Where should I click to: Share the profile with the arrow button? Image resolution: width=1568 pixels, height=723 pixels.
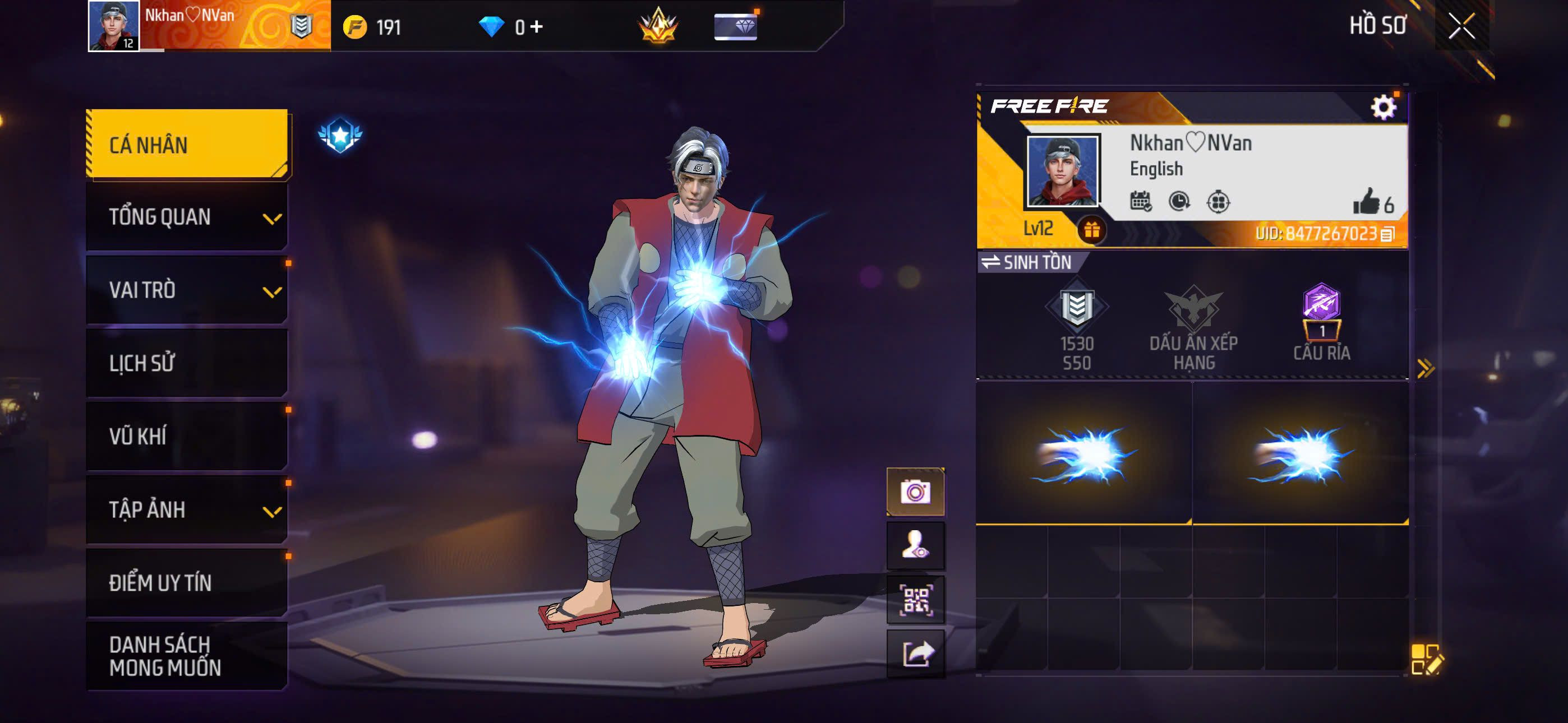click(915, 654)
